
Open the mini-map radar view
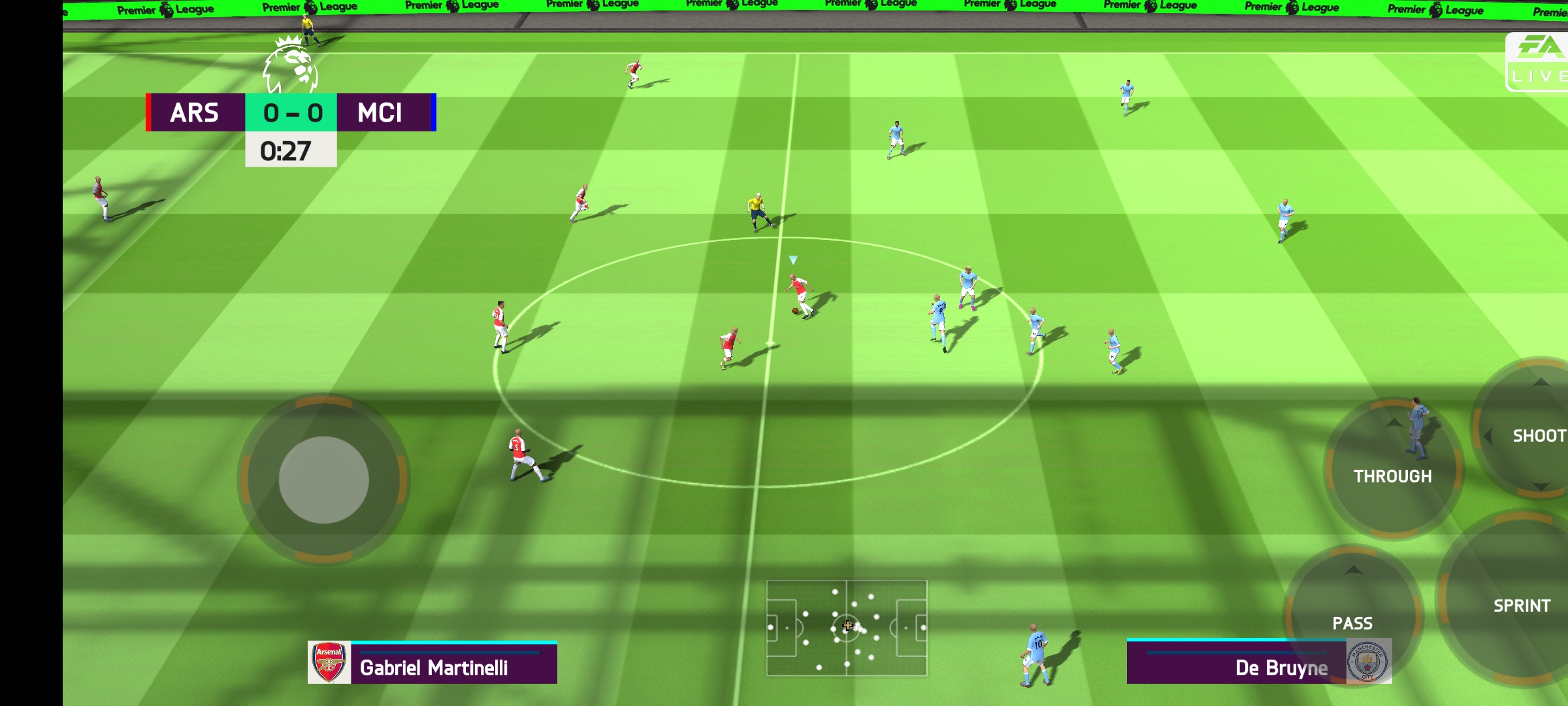point(847,628)
